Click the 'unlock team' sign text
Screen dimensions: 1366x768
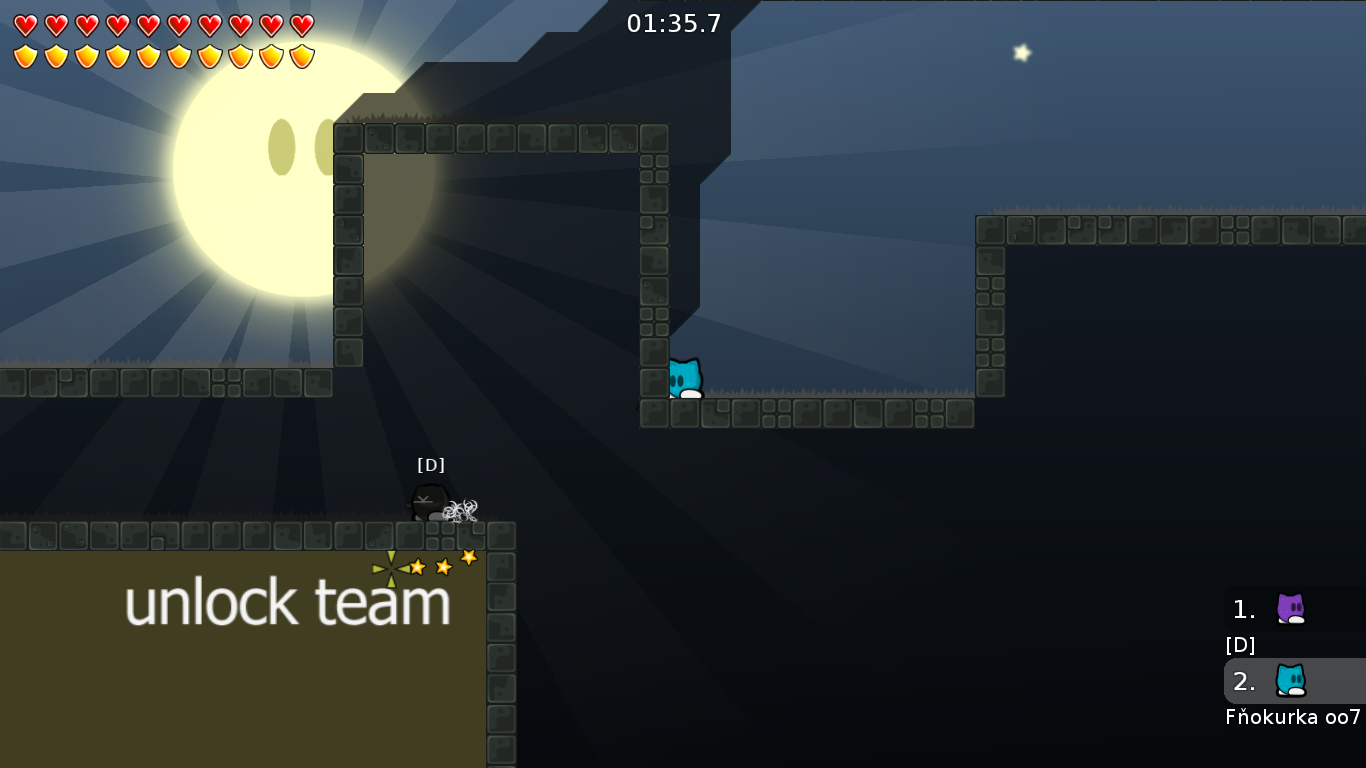tap(287, 602)
